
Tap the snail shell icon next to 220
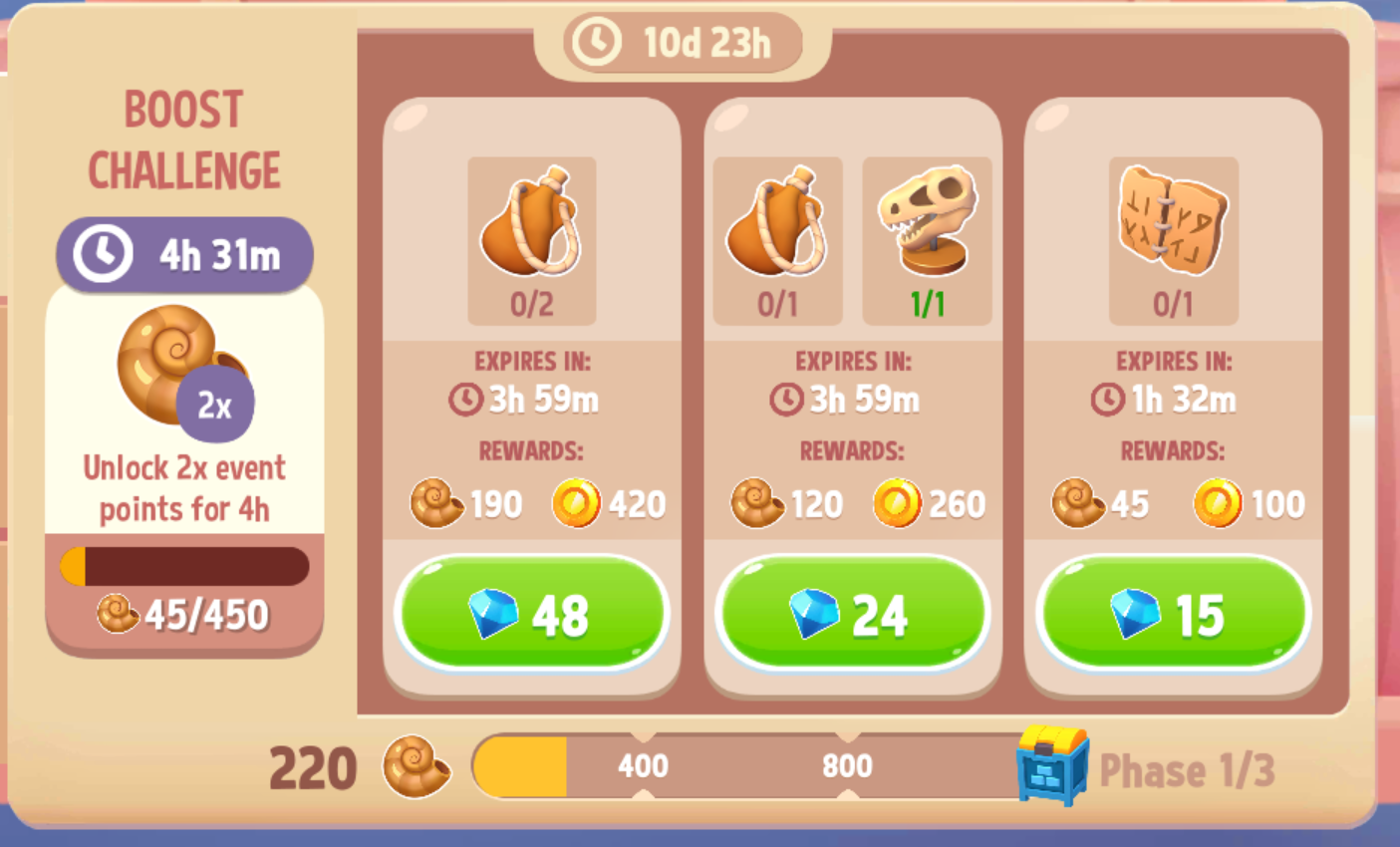pos(419,767)
